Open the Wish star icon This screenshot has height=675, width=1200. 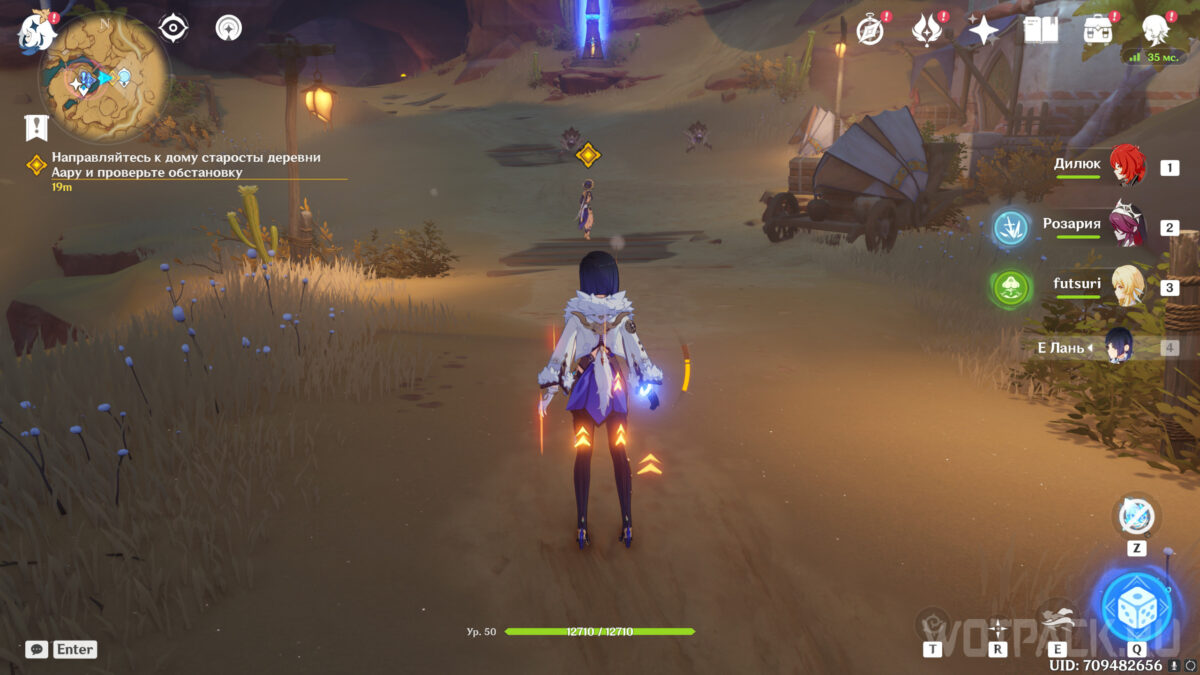(983, 30)
